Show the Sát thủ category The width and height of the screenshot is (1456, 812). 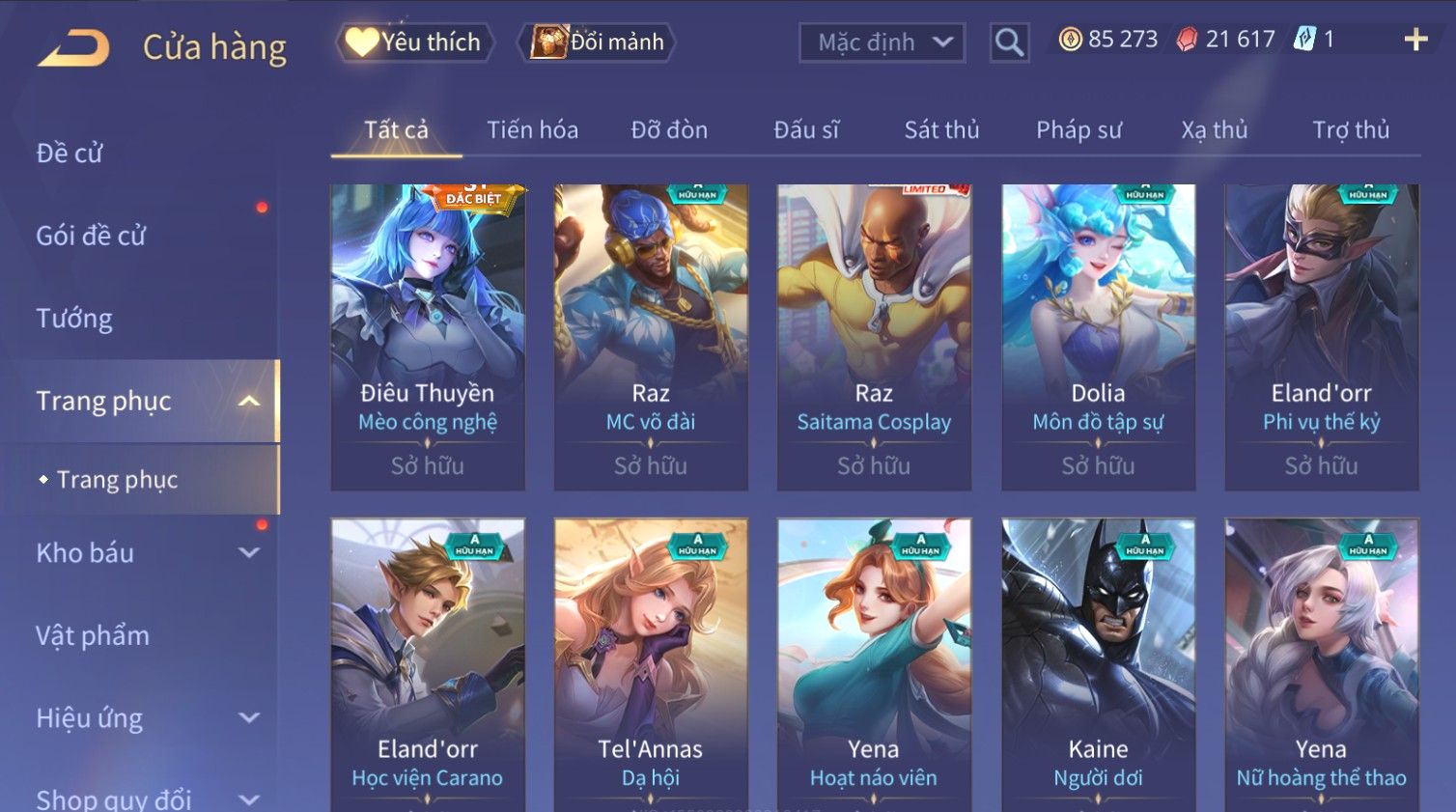[x=941, y=130]
